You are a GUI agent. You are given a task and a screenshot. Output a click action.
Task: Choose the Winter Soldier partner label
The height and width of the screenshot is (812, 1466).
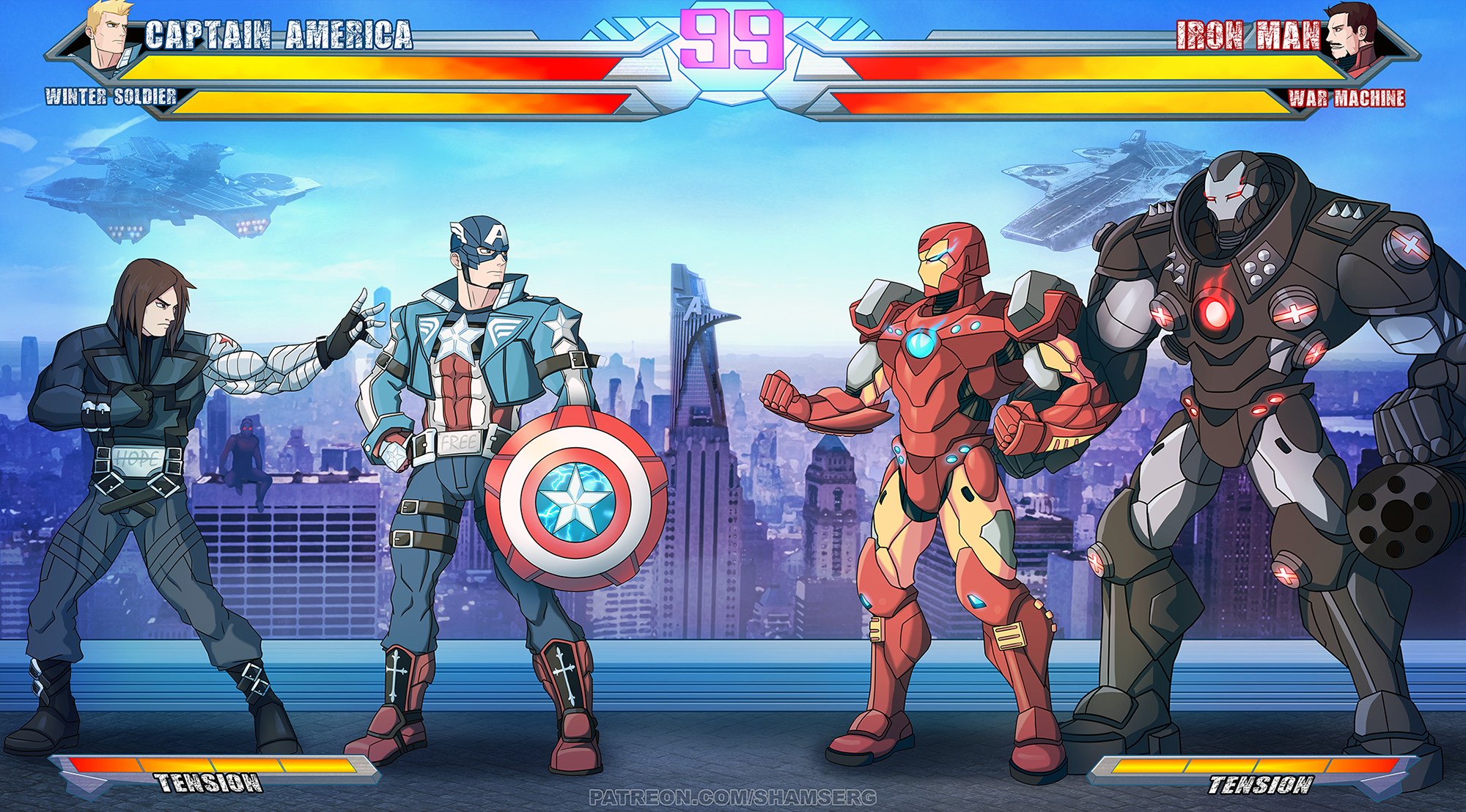coord(111,97)
